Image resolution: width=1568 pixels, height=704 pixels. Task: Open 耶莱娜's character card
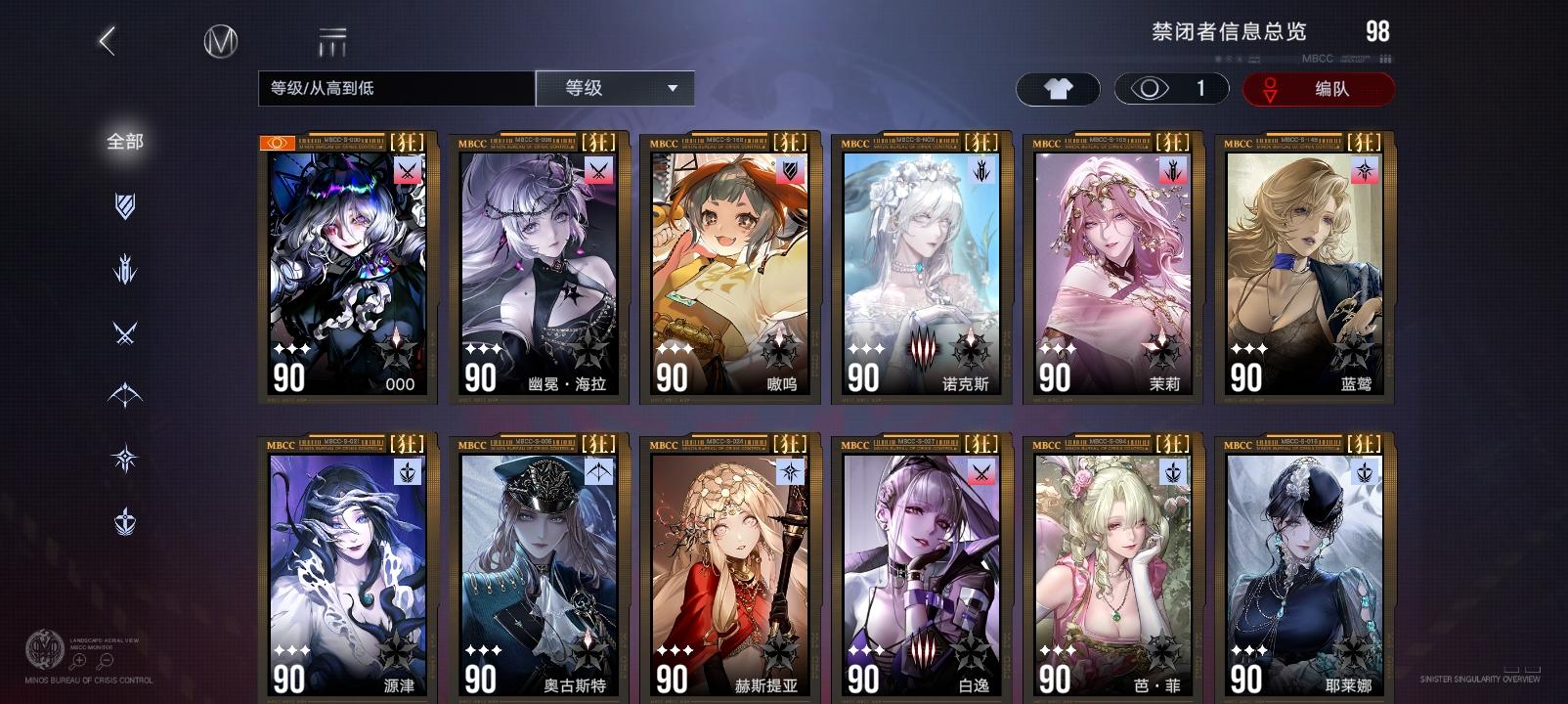click(1302, 567)
